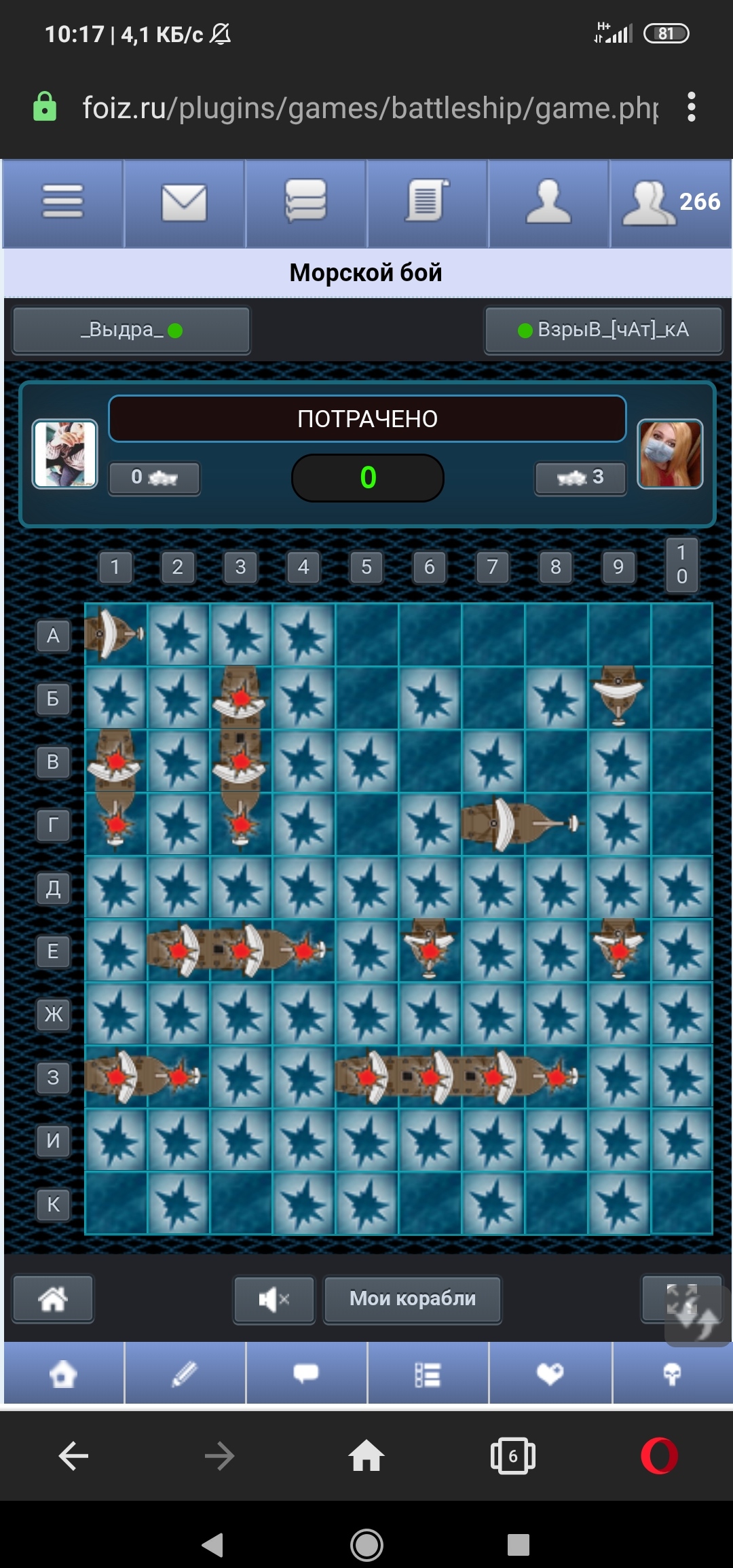This screenshot has height=1568, width=733.
Task: Open the list icon in bottom bar
Action: tap(428, 1374)
